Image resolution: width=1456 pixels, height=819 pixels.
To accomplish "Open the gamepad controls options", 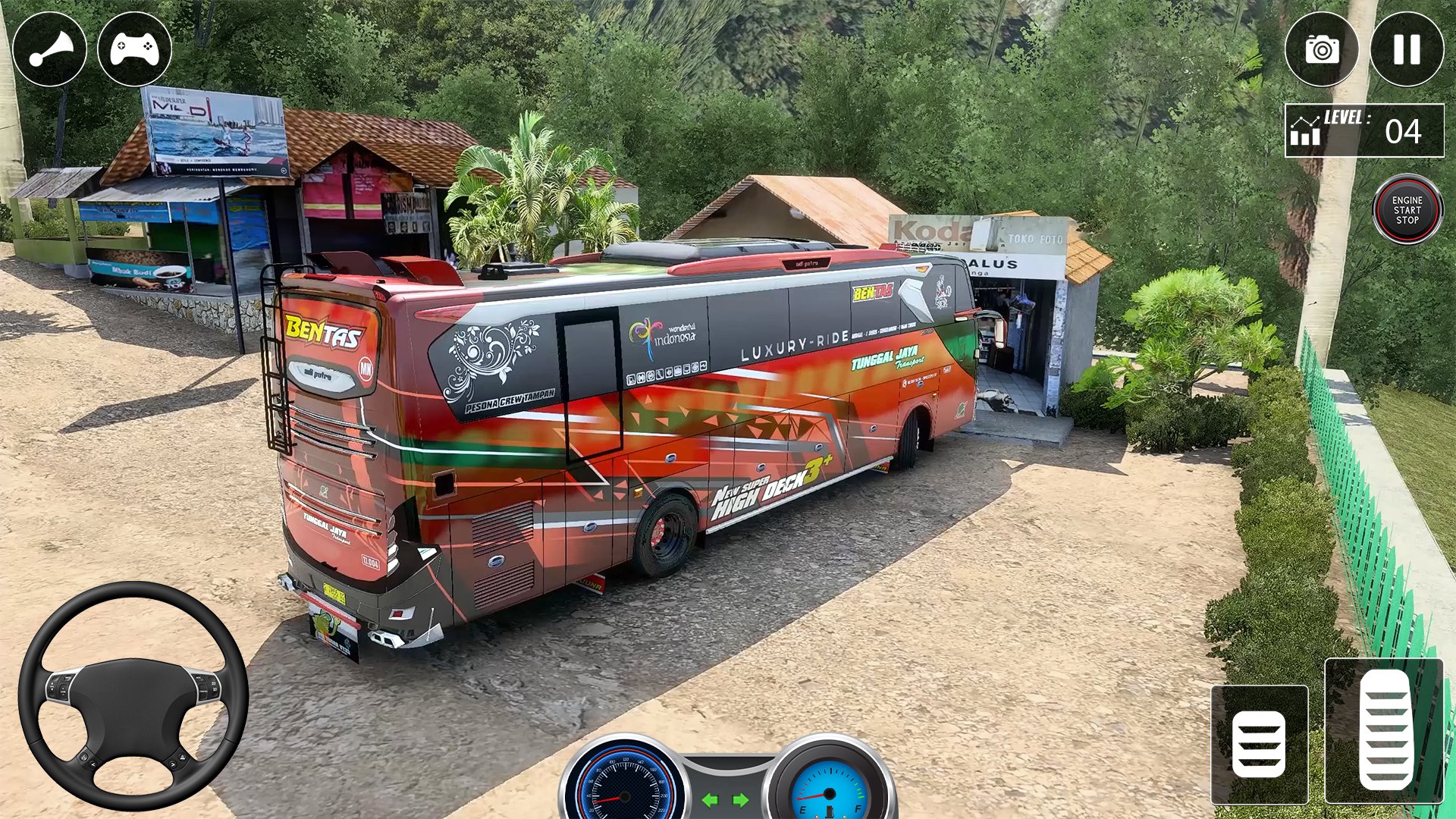I will tap(135, 50).
